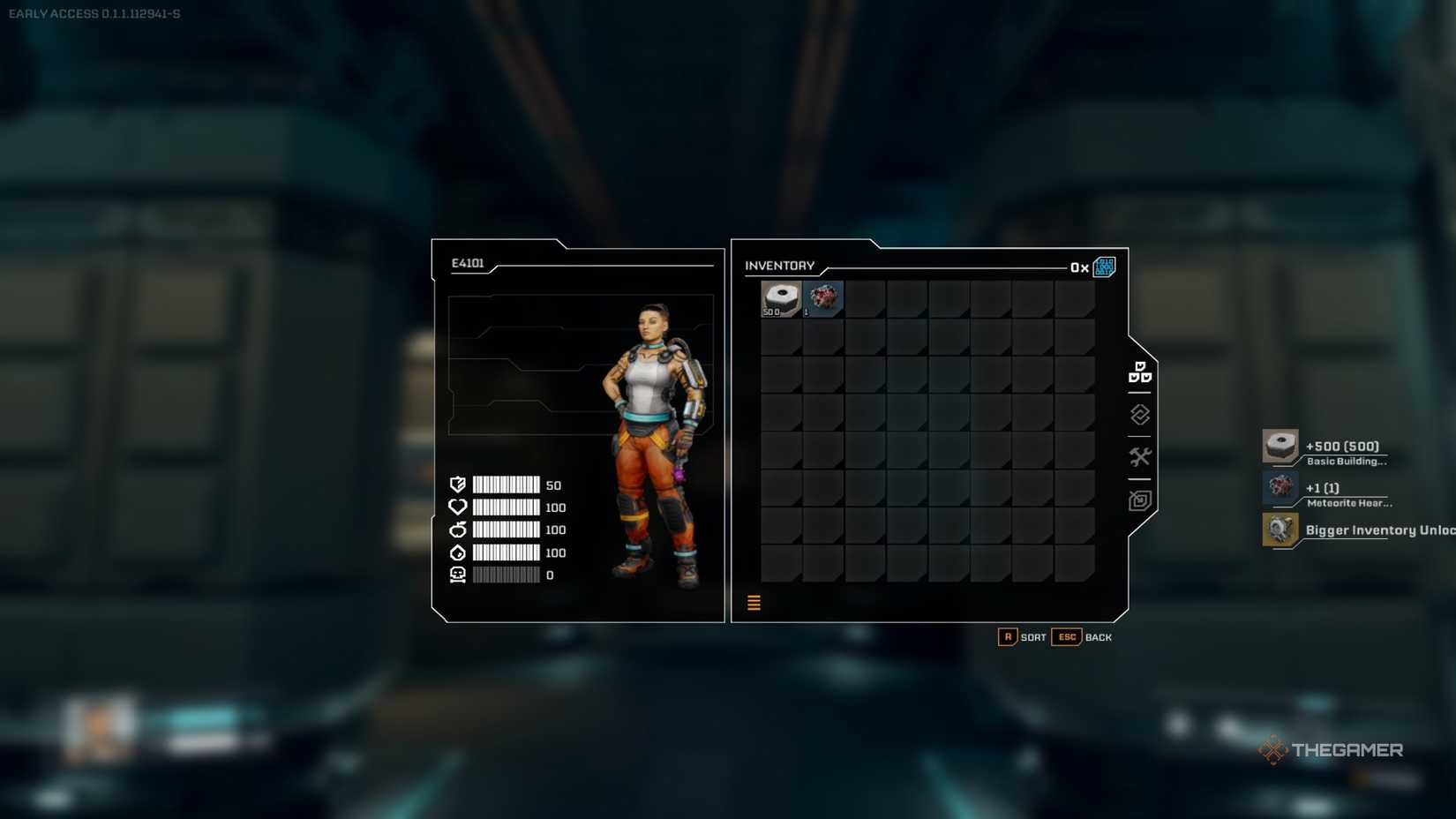Viewport: 1456px width, 819px height.
Task: Click the apple food stat icon
Action: (x=456, y=530)
